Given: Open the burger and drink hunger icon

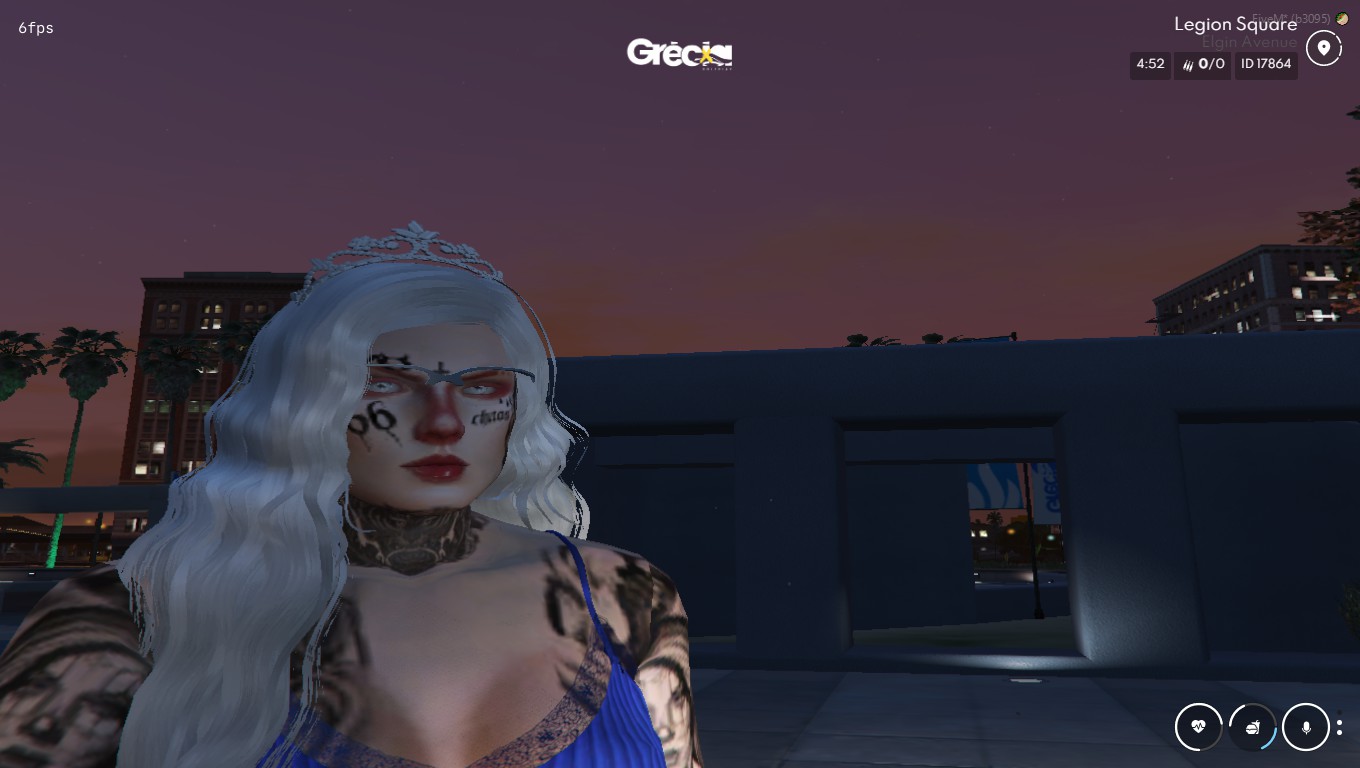Looking at the screenshot, I should click(1252, 727).
